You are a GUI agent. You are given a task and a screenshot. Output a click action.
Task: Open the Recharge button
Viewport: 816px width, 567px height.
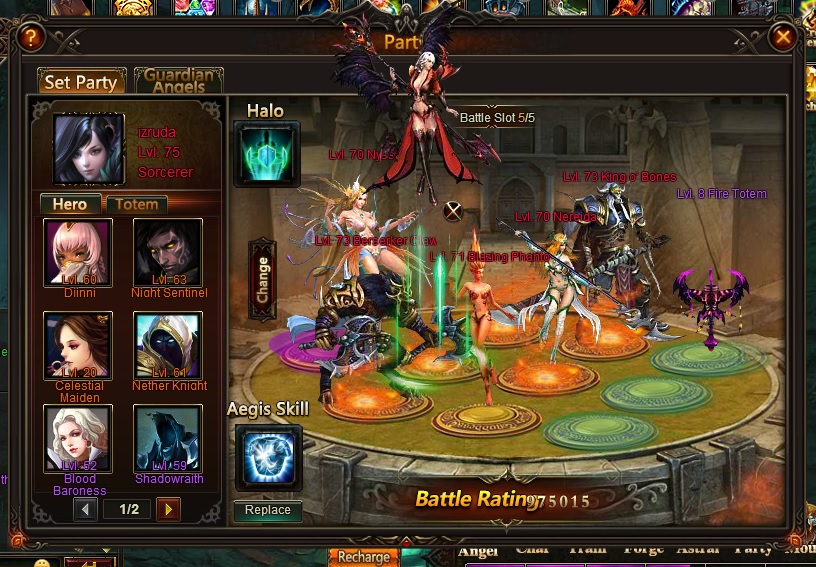pos(363,557)
